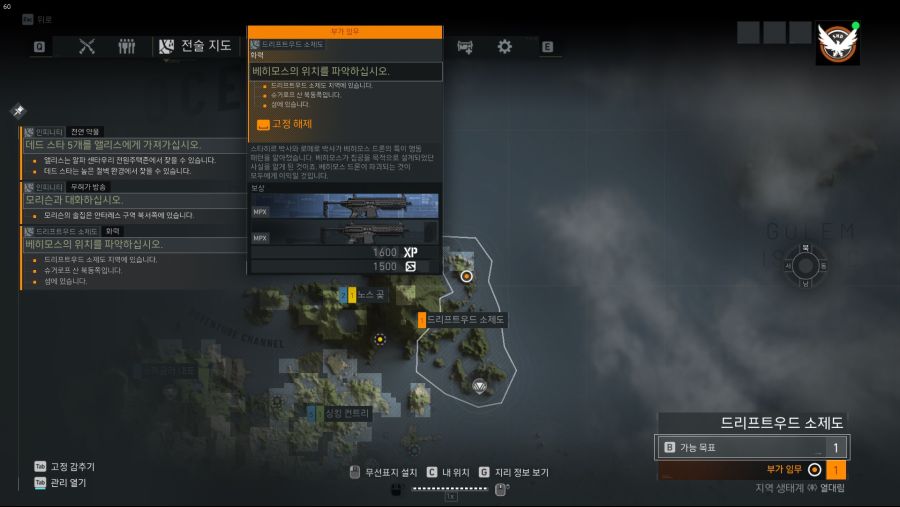
Task: Select the 가능 목표 objectives row
Action: tap(750, 448)
